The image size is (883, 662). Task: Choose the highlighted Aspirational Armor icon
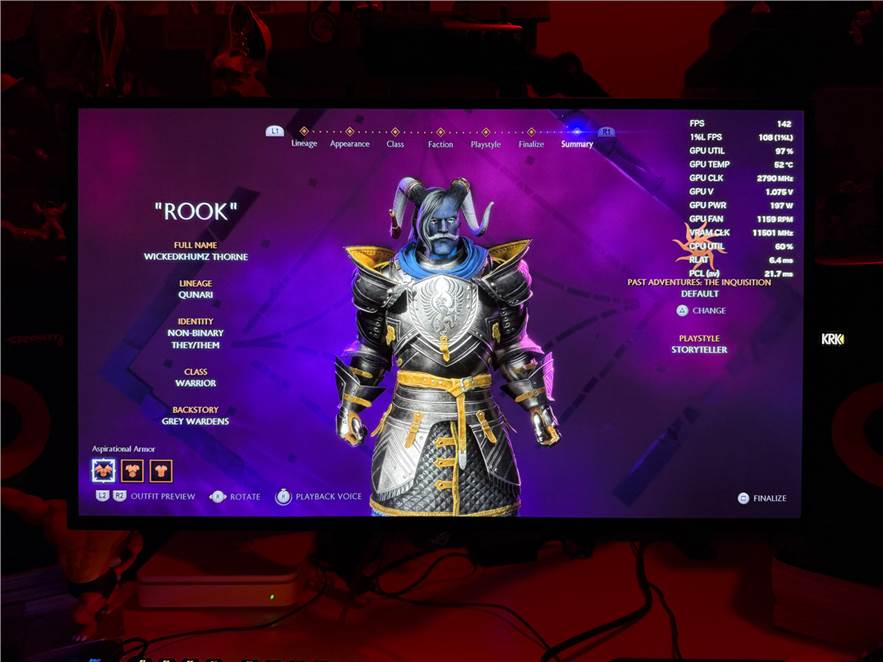[104, 469]
